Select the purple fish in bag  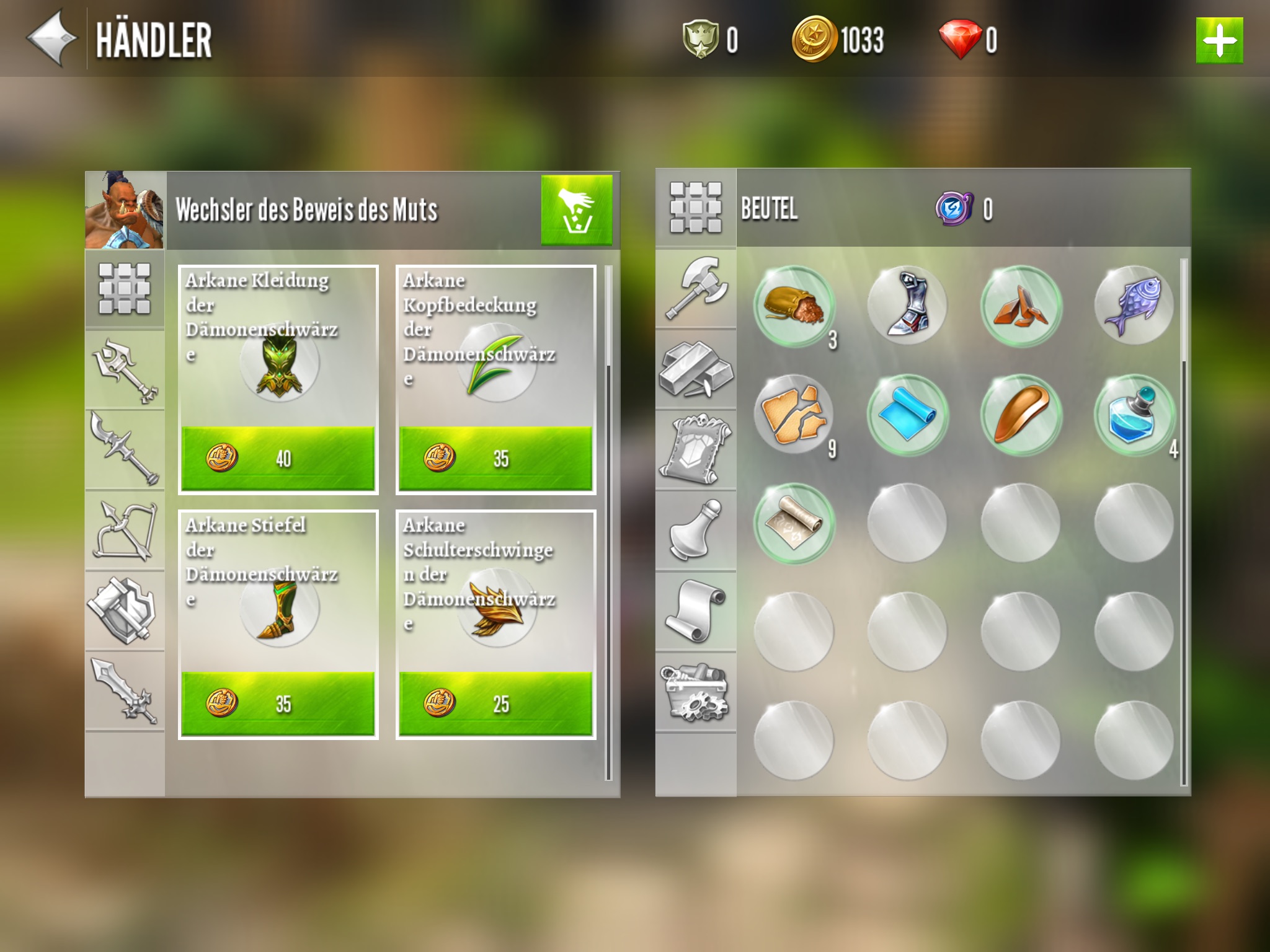click(1134, 306)
